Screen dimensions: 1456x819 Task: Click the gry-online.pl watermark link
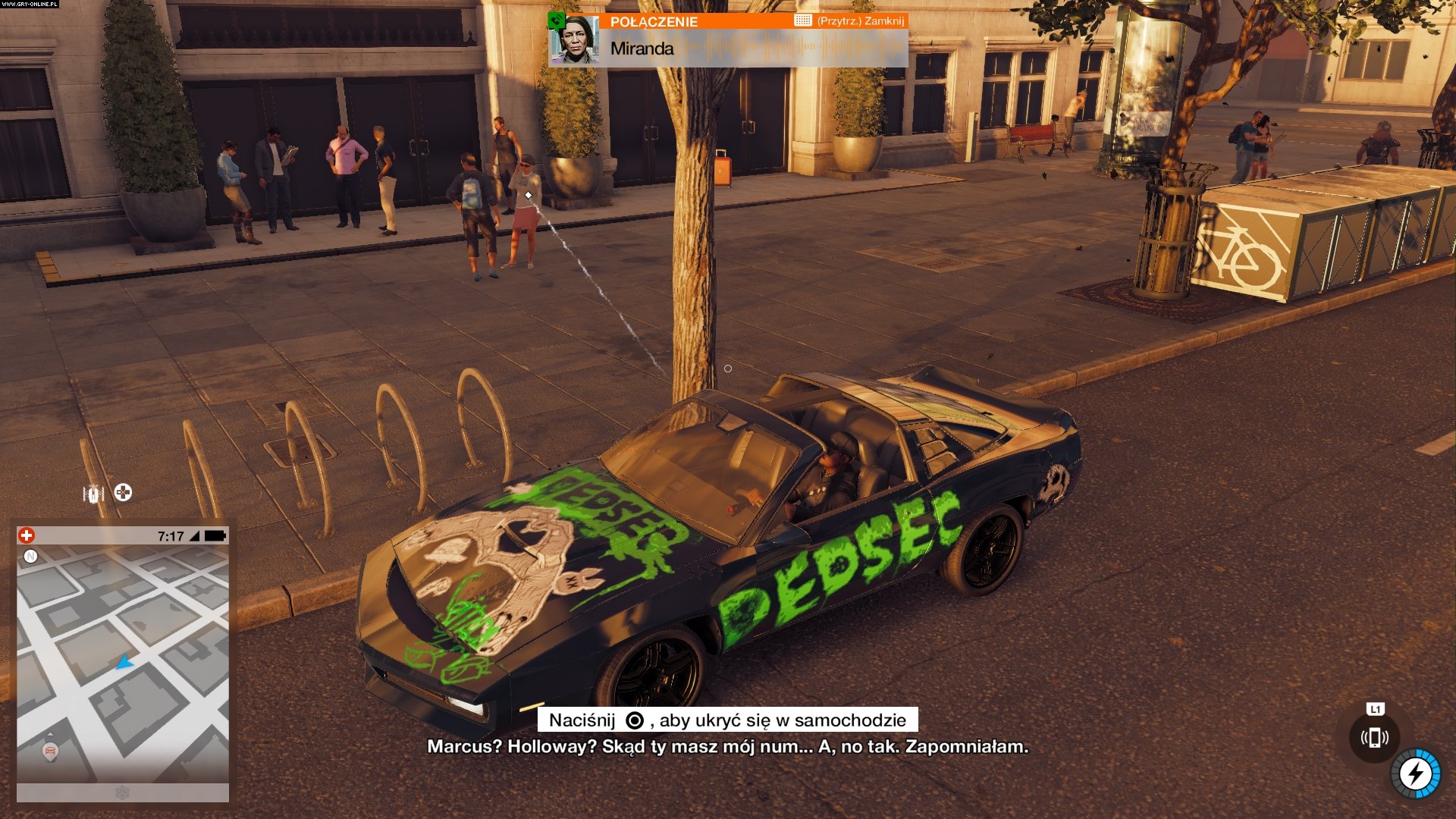point(30,4)
